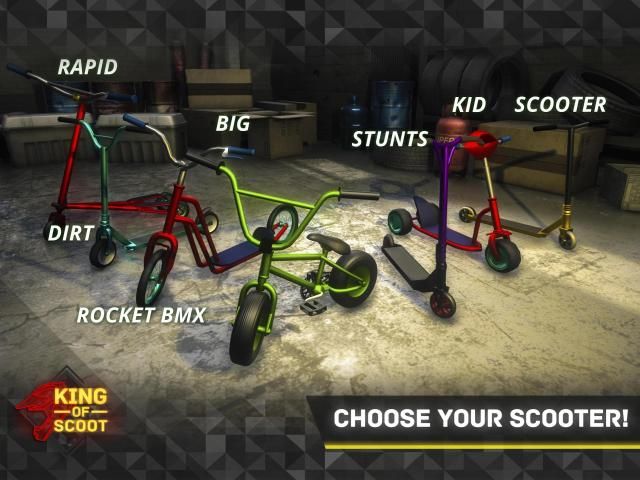
Task: Choose the DIRT scooter label
Action: click(x=70, y=233)
